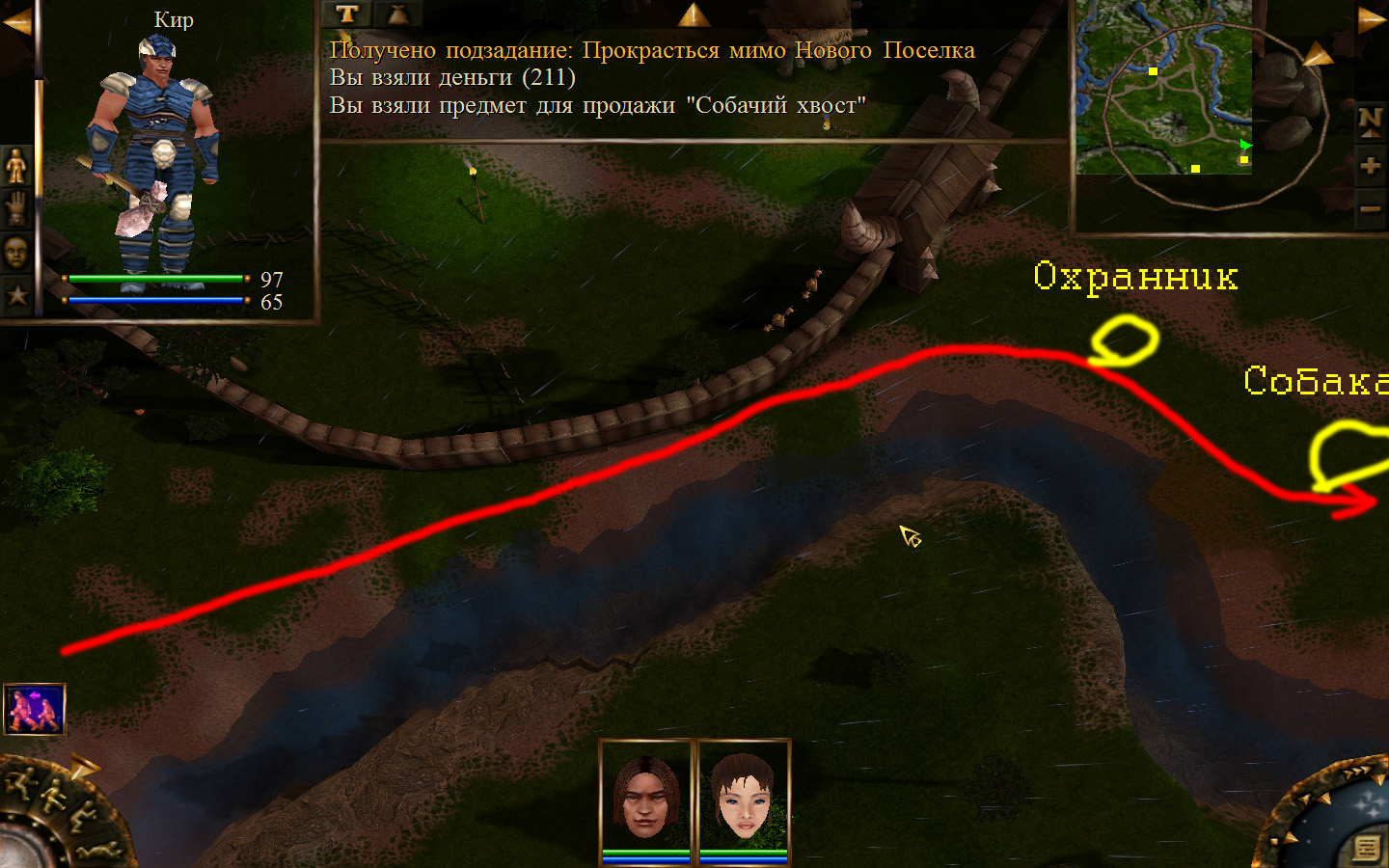Open the star skills icon
1389x868 pixels.
(x=16, y=294)
